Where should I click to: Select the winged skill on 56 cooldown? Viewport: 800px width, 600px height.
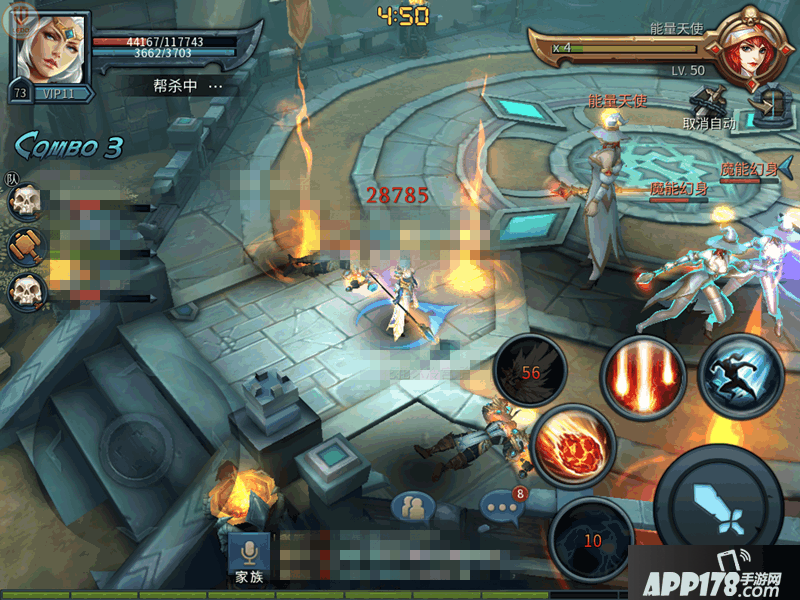coord(530,372)
